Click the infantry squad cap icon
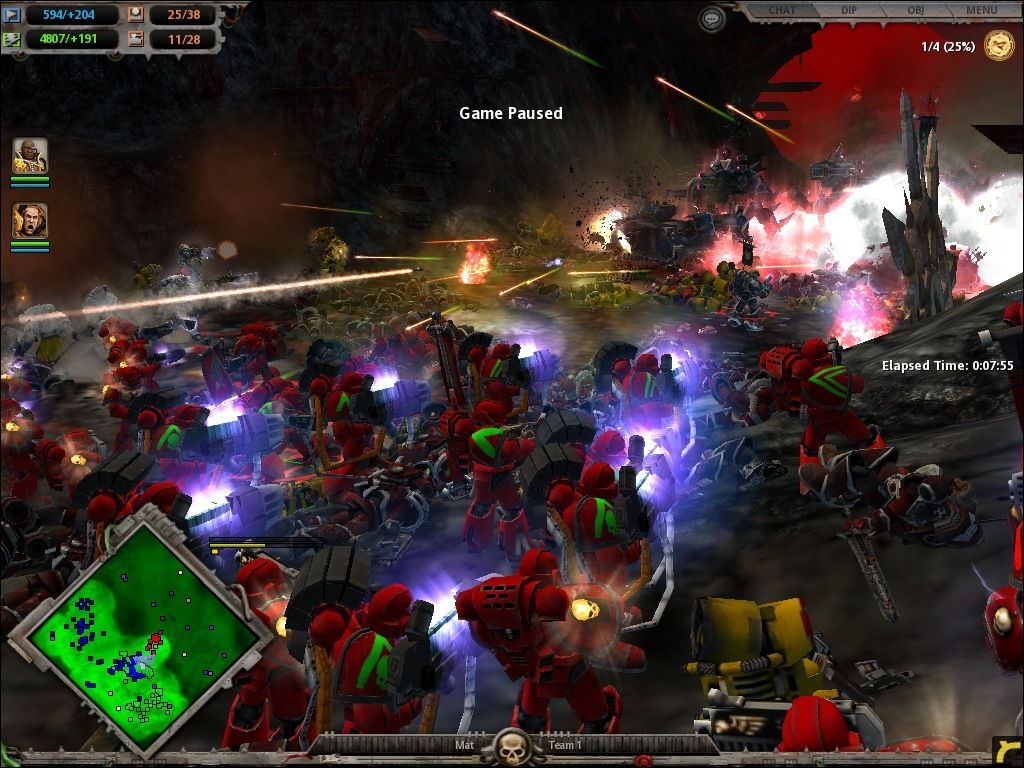 click(136, 14)
